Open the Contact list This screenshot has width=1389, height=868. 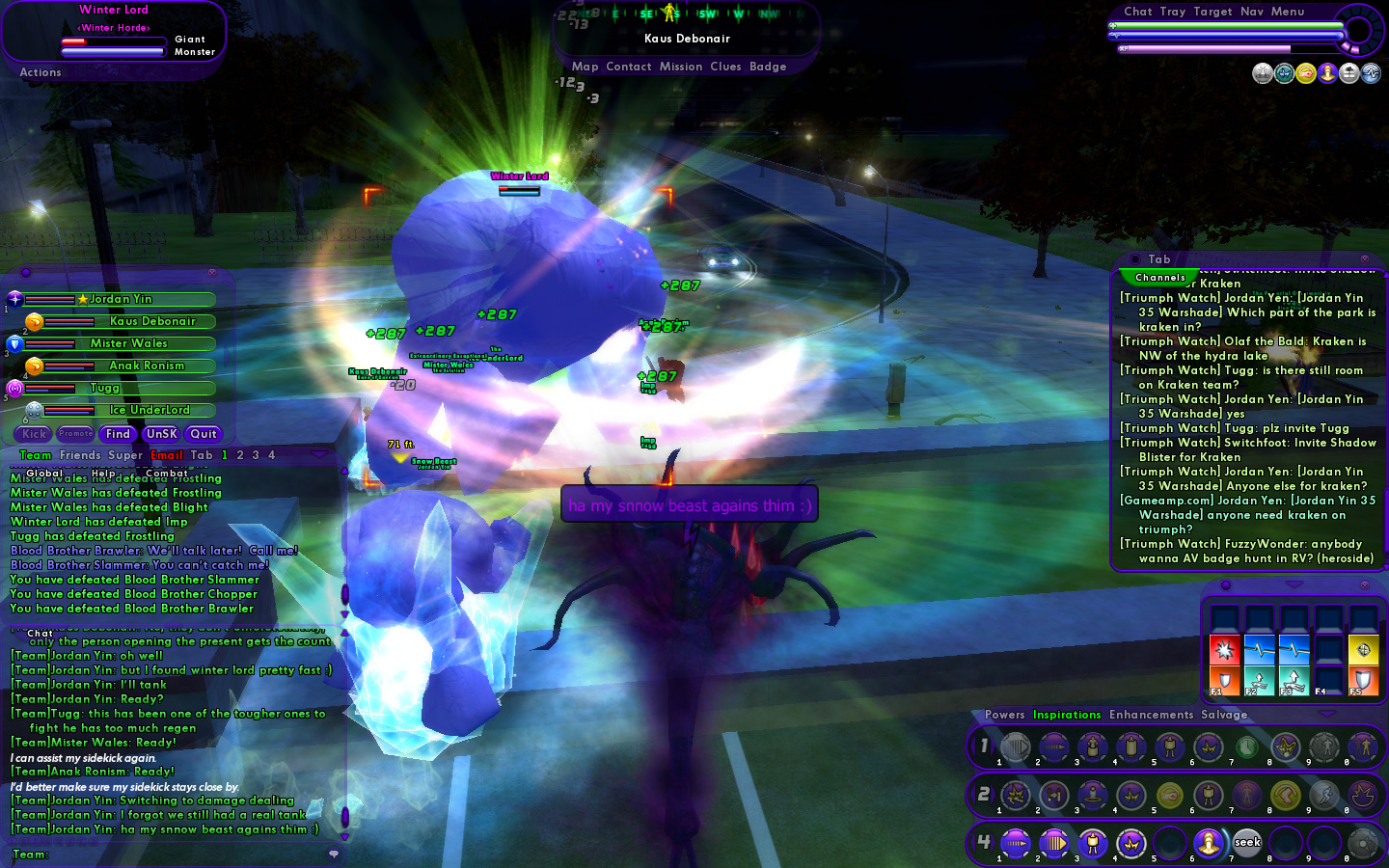point(629,67)
